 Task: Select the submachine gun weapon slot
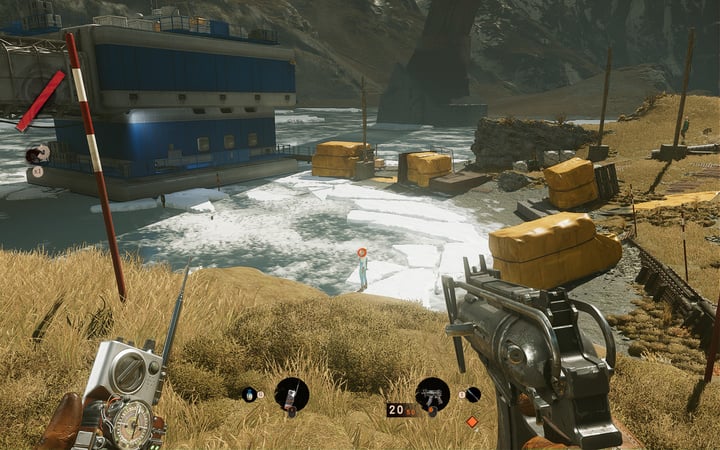point(432,393)
